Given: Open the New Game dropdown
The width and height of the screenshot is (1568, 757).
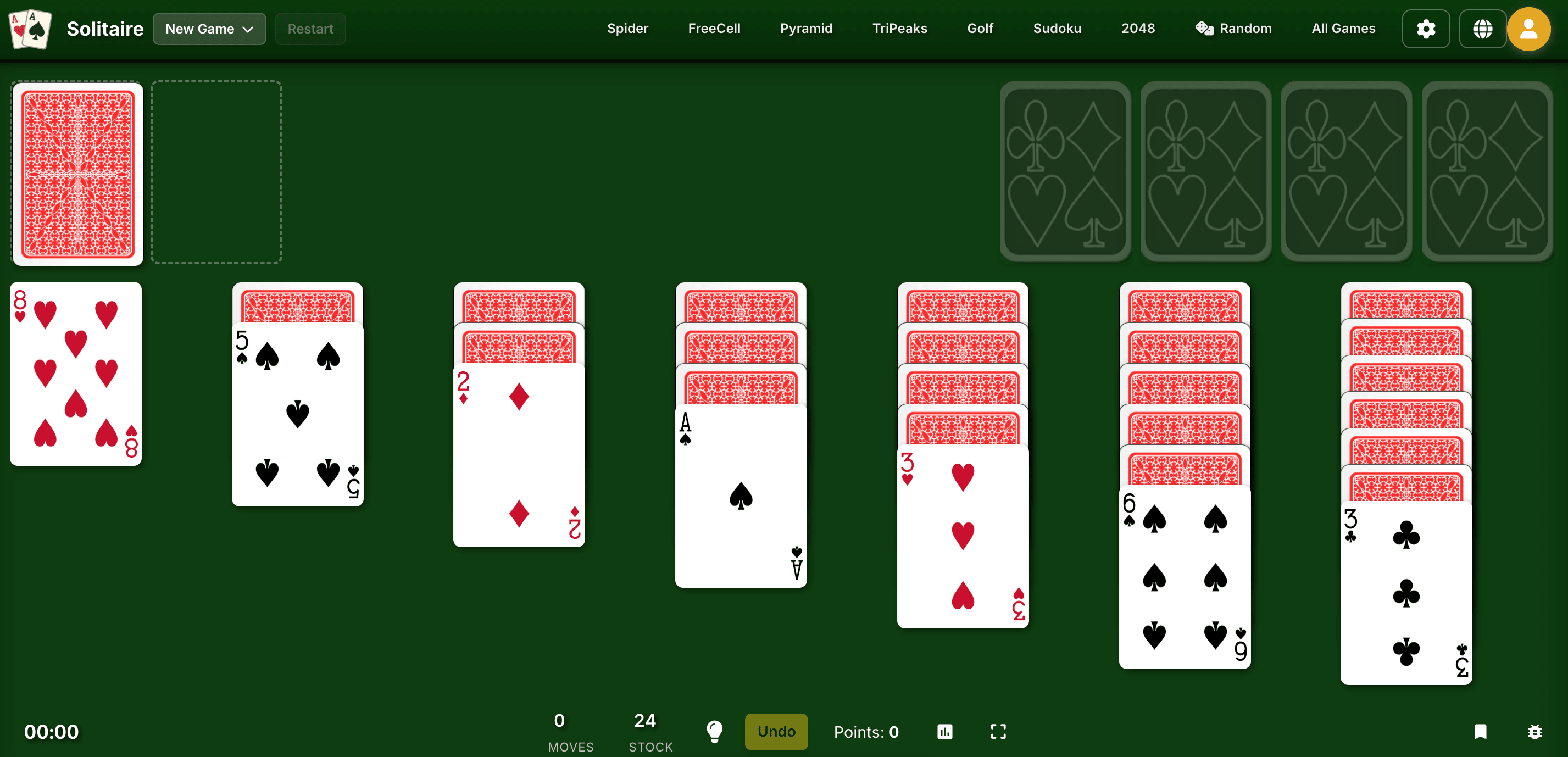Looking at the screenshot, I should pos(209,28).
